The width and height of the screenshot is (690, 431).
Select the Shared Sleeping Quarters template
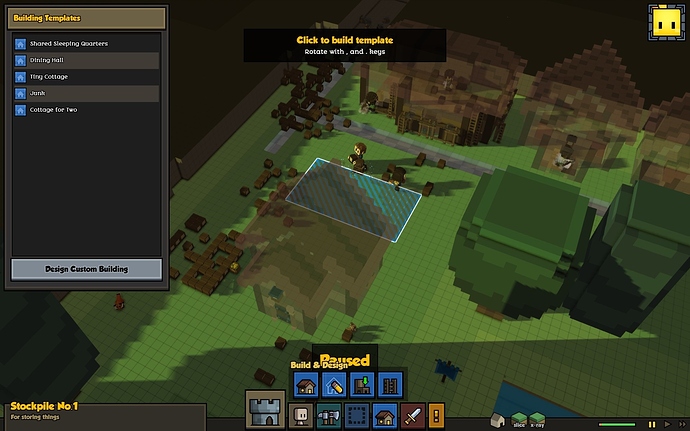(x=85, y=44)
